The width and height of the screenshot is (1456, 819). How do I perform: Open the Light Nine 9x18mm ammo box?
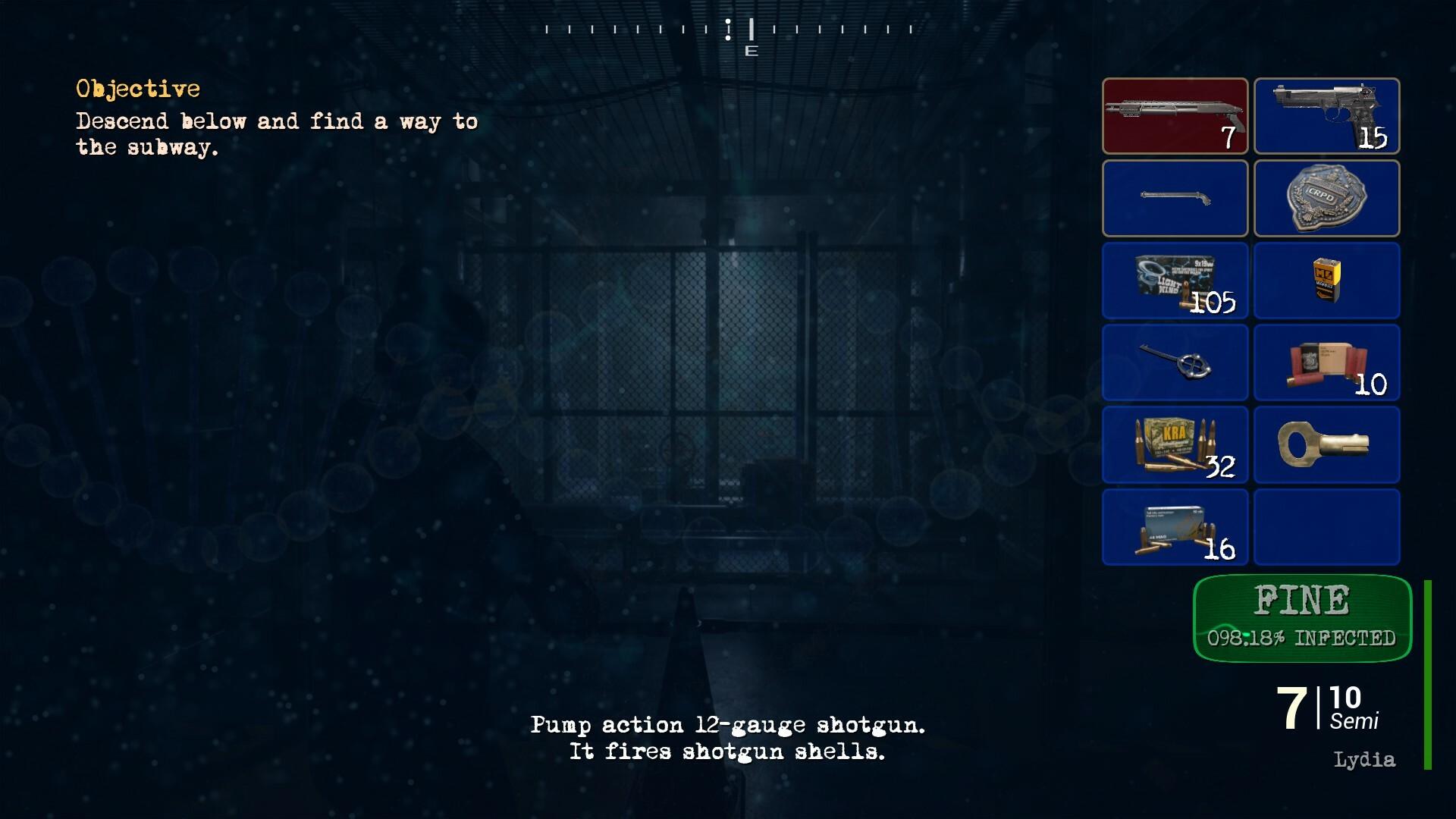click(x=1175, y=281)
